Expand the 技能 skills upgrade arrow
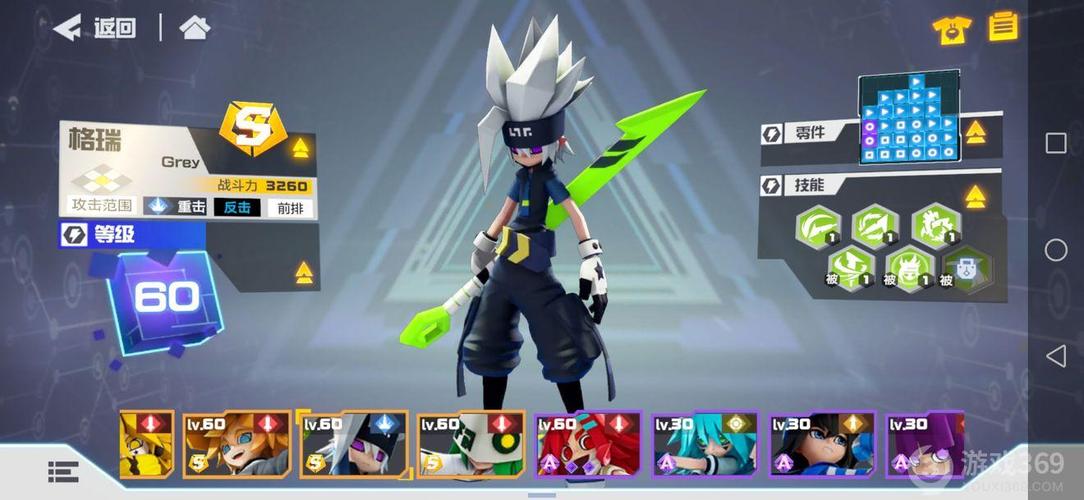1084x500 pixels. click(975, 197)
